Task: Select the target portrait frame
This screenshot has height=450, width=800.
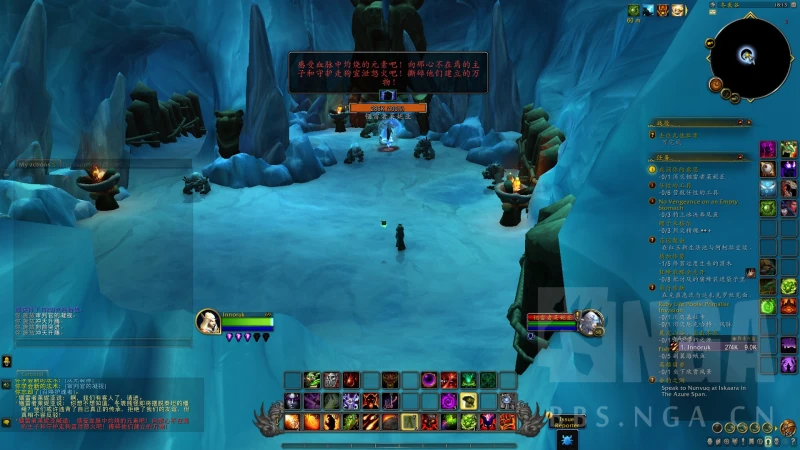Action: pos(591,321)
